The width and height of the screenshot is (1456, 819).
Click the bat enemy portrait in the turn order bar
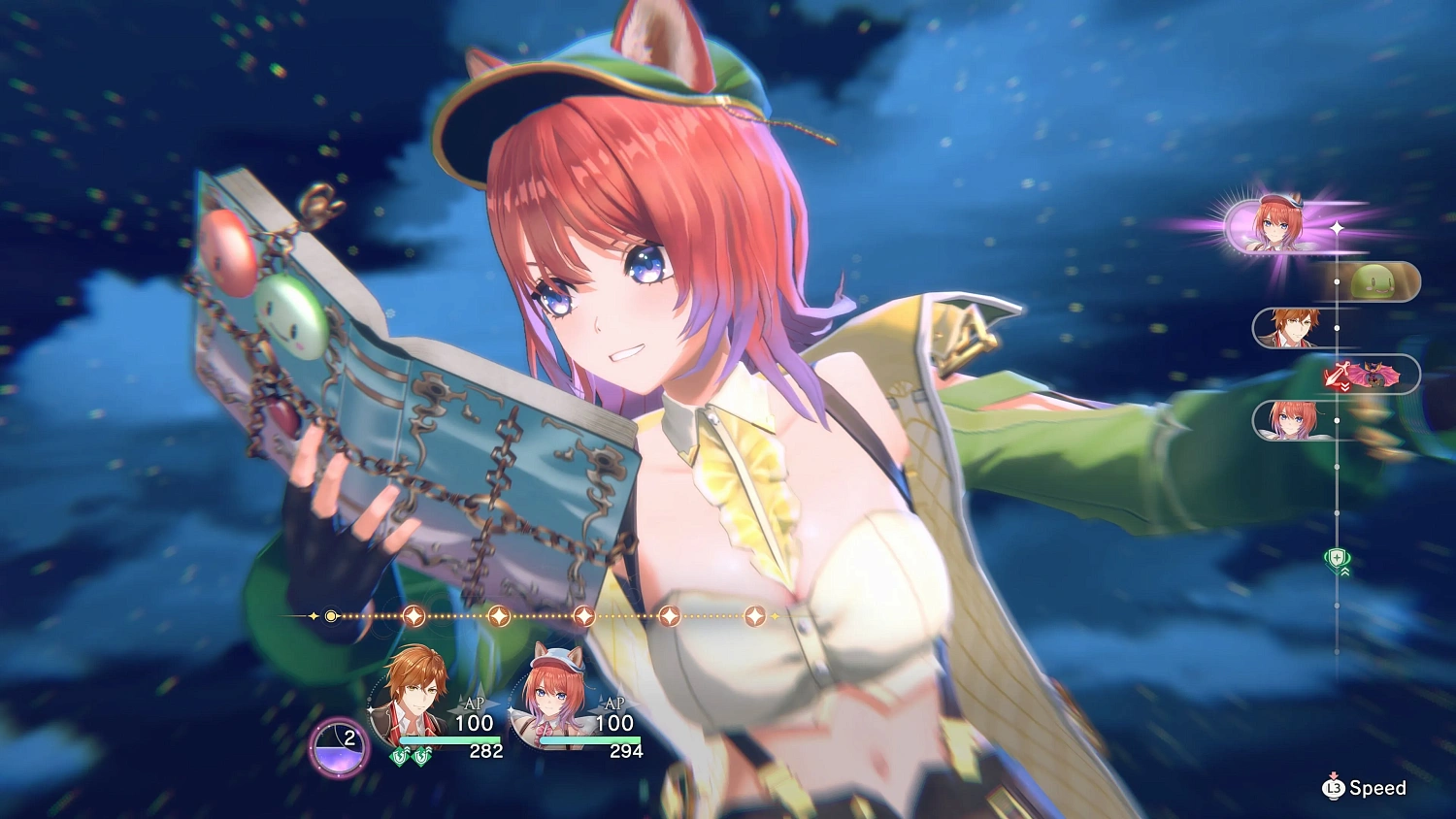click(1374, 374)
